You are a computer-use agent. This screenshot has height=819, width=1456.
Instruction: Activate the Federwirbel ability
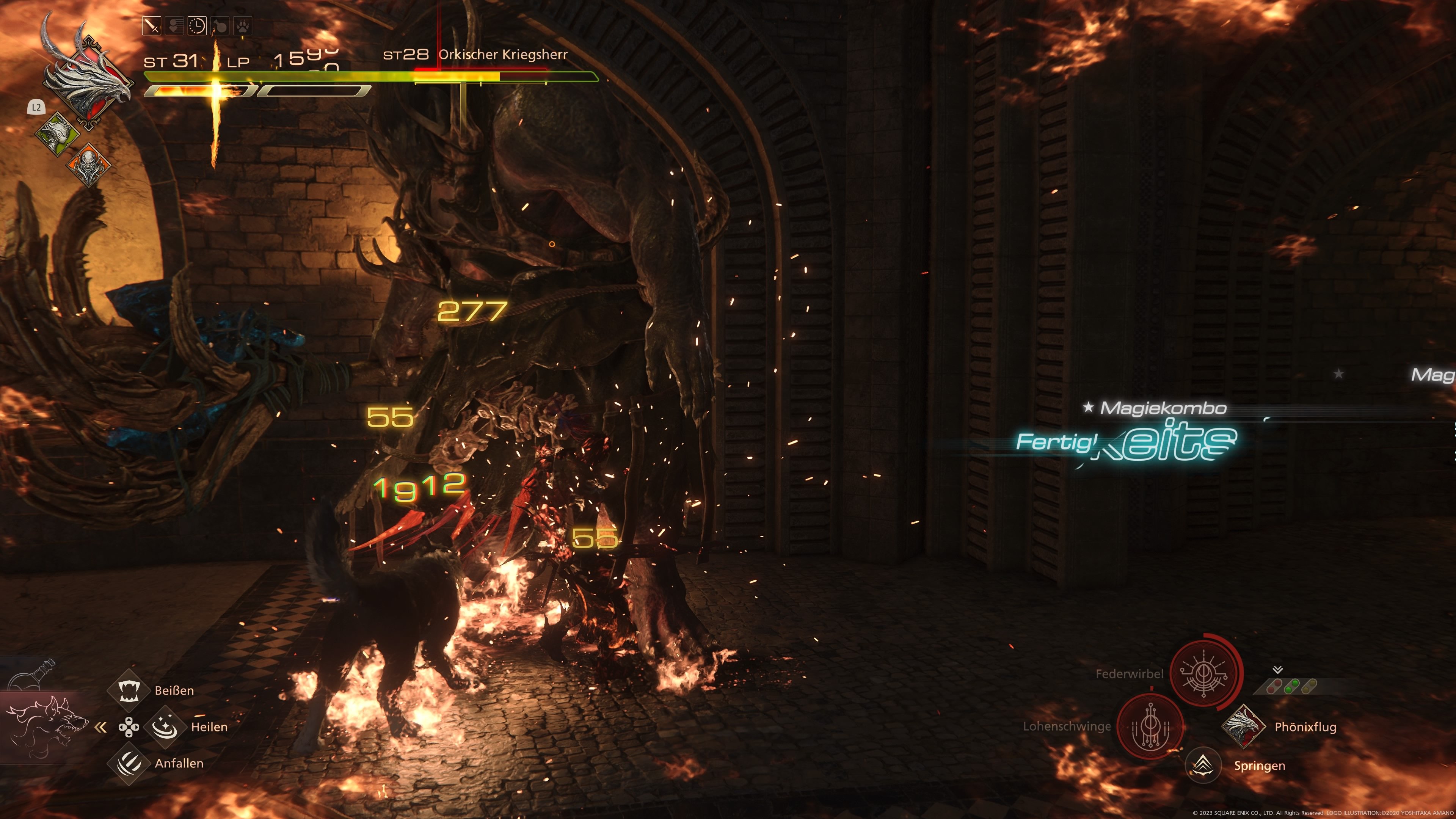click(x=1205, y=673)
